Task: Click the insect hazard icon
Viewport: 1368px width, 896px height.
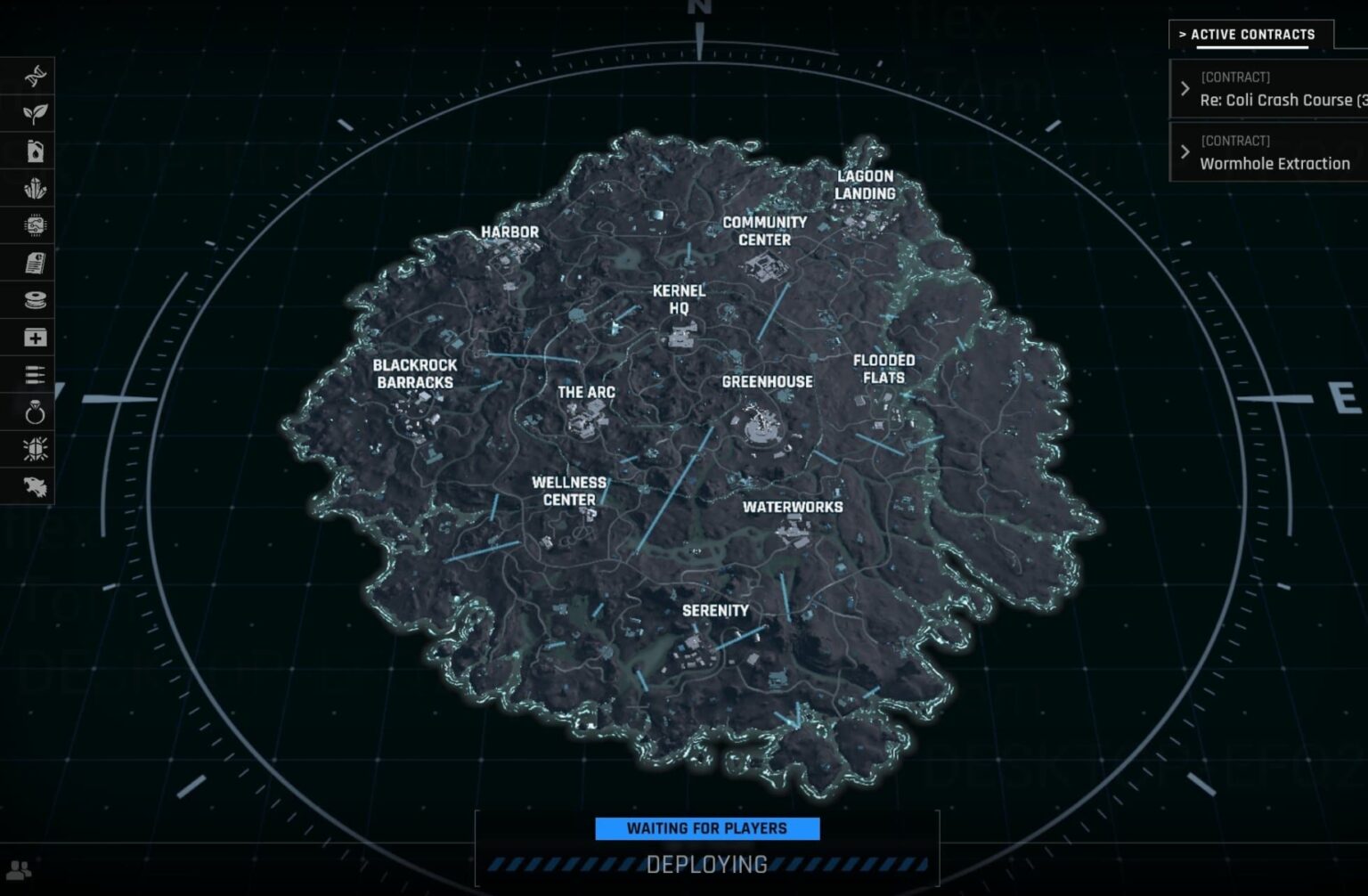Action: click(x=33, y=450)
